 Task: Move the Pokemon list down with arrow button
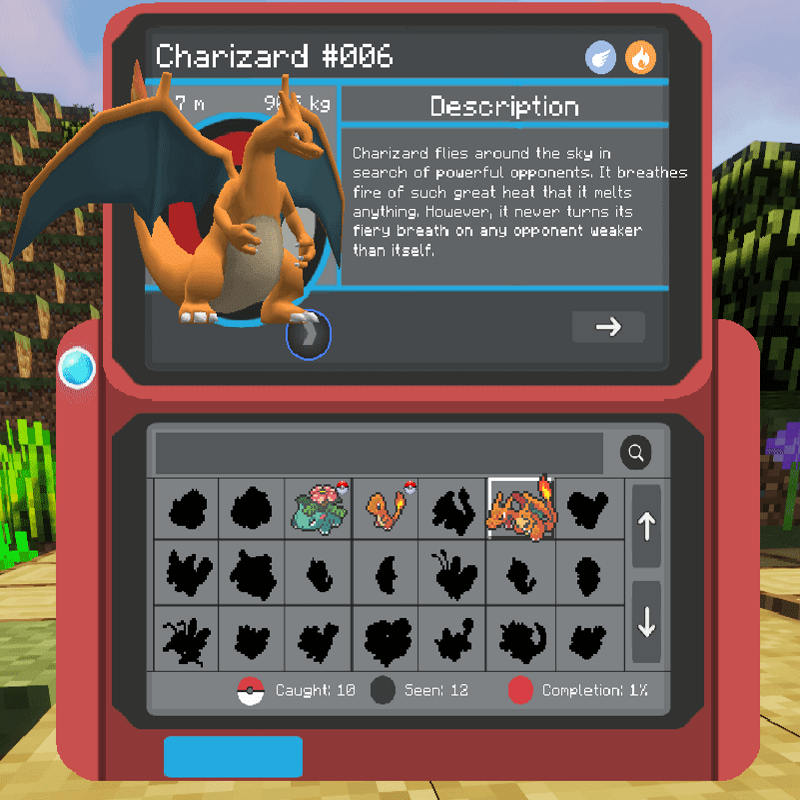(x=646, y=622)
